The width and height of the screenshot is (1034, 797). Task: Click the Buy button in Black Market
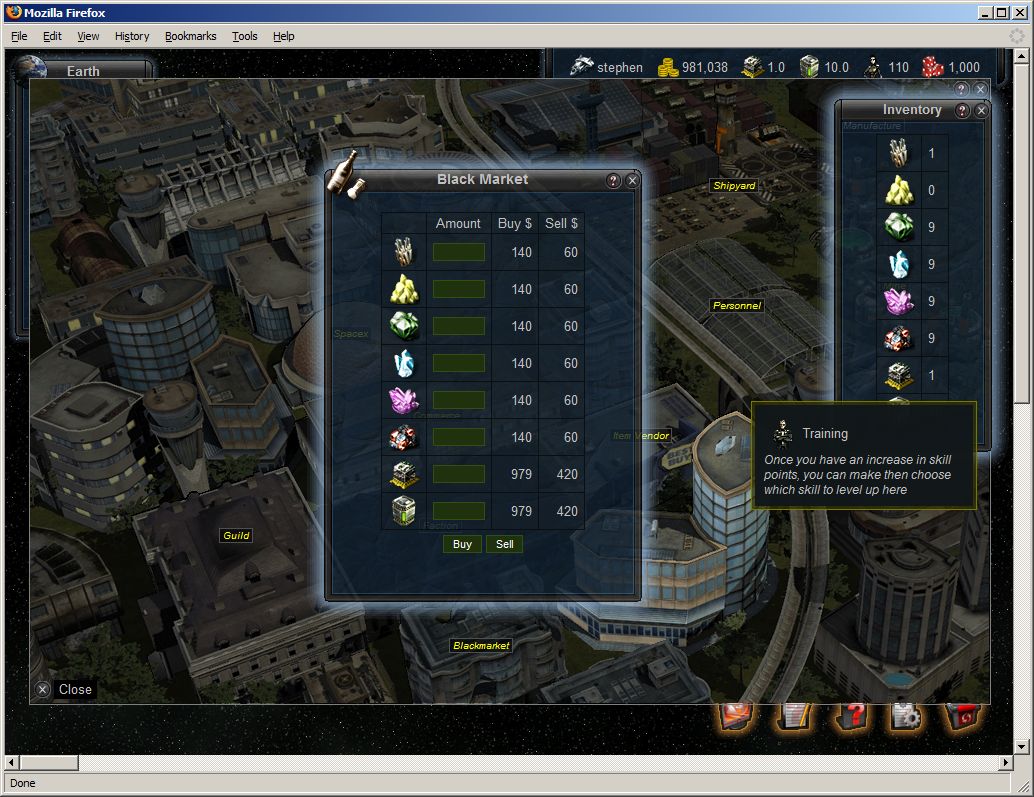click(462, 544)
